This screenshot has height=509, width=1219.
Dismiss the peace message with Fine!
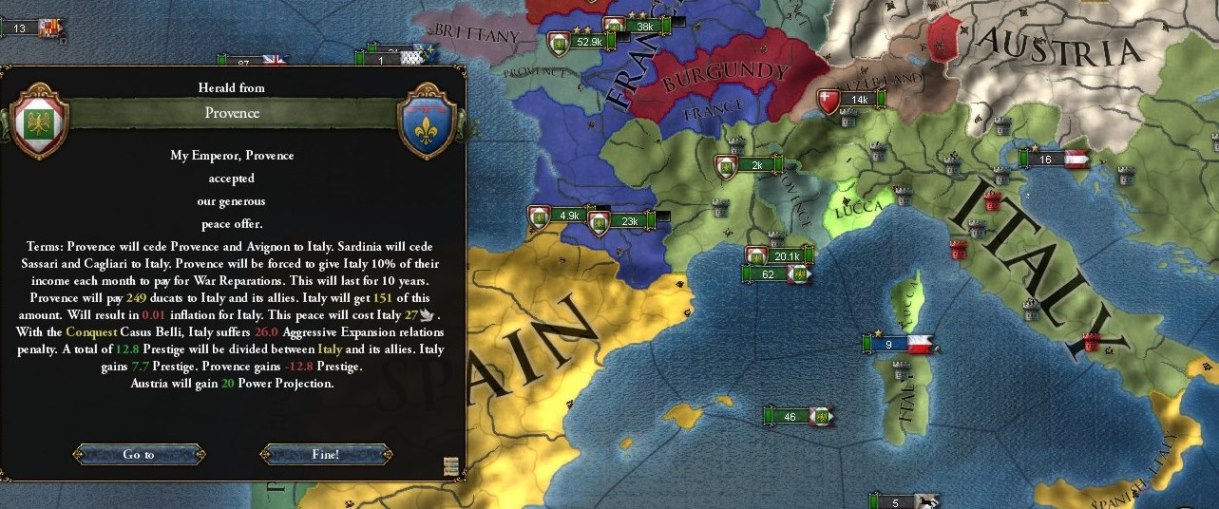pyautogui.click(x=325, y=454)
